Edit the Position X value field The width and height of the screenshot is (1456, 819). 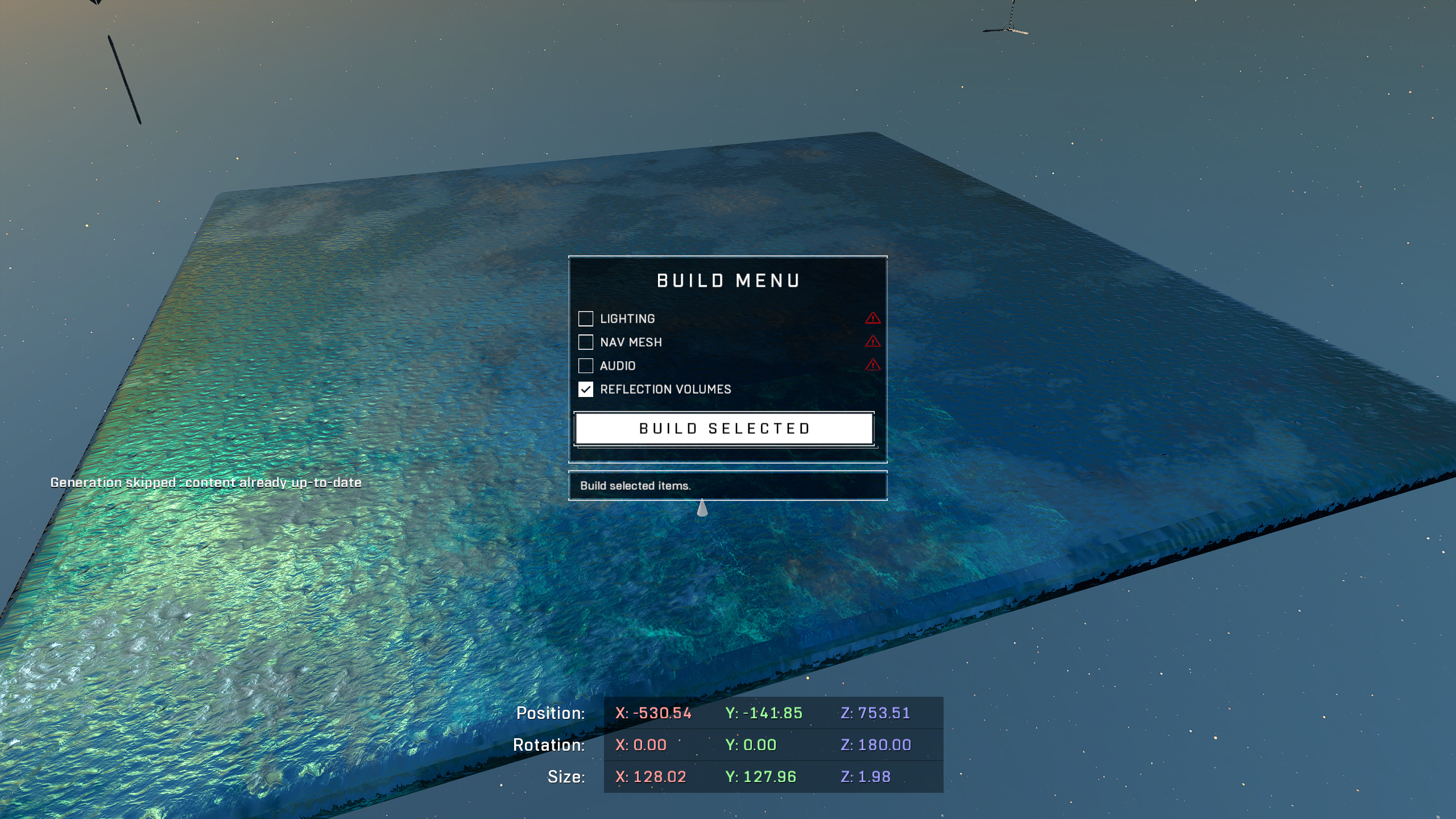[x=653, y=713]
